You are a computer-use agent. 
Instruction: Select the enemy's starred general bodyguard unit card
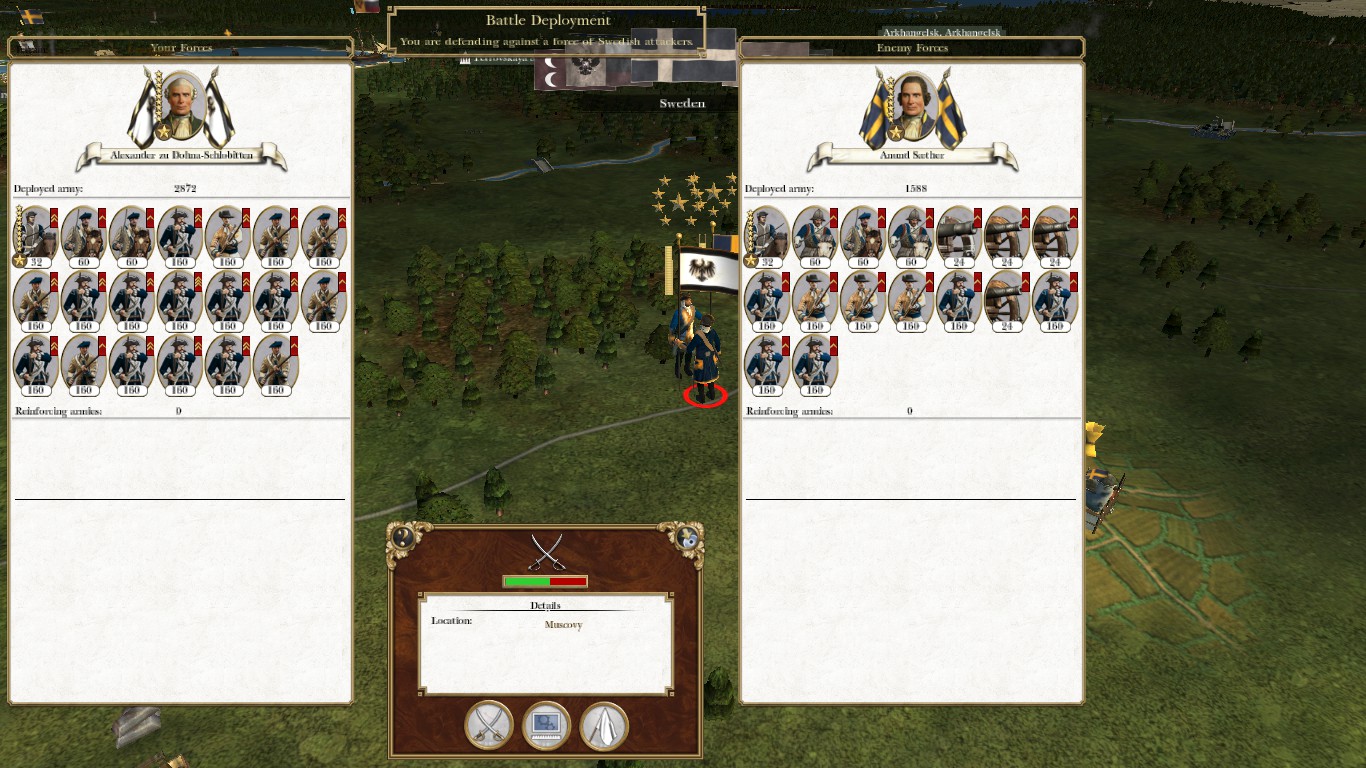click(x=767, y=237)
